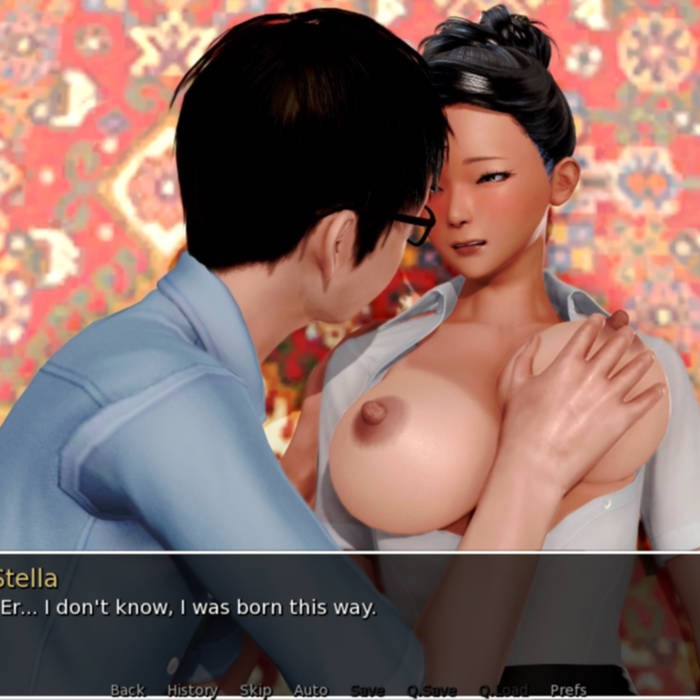Image resolution: width=700 pixels, height=700 pixels.
Task: Open the dialogue History log
Action: 192,689
